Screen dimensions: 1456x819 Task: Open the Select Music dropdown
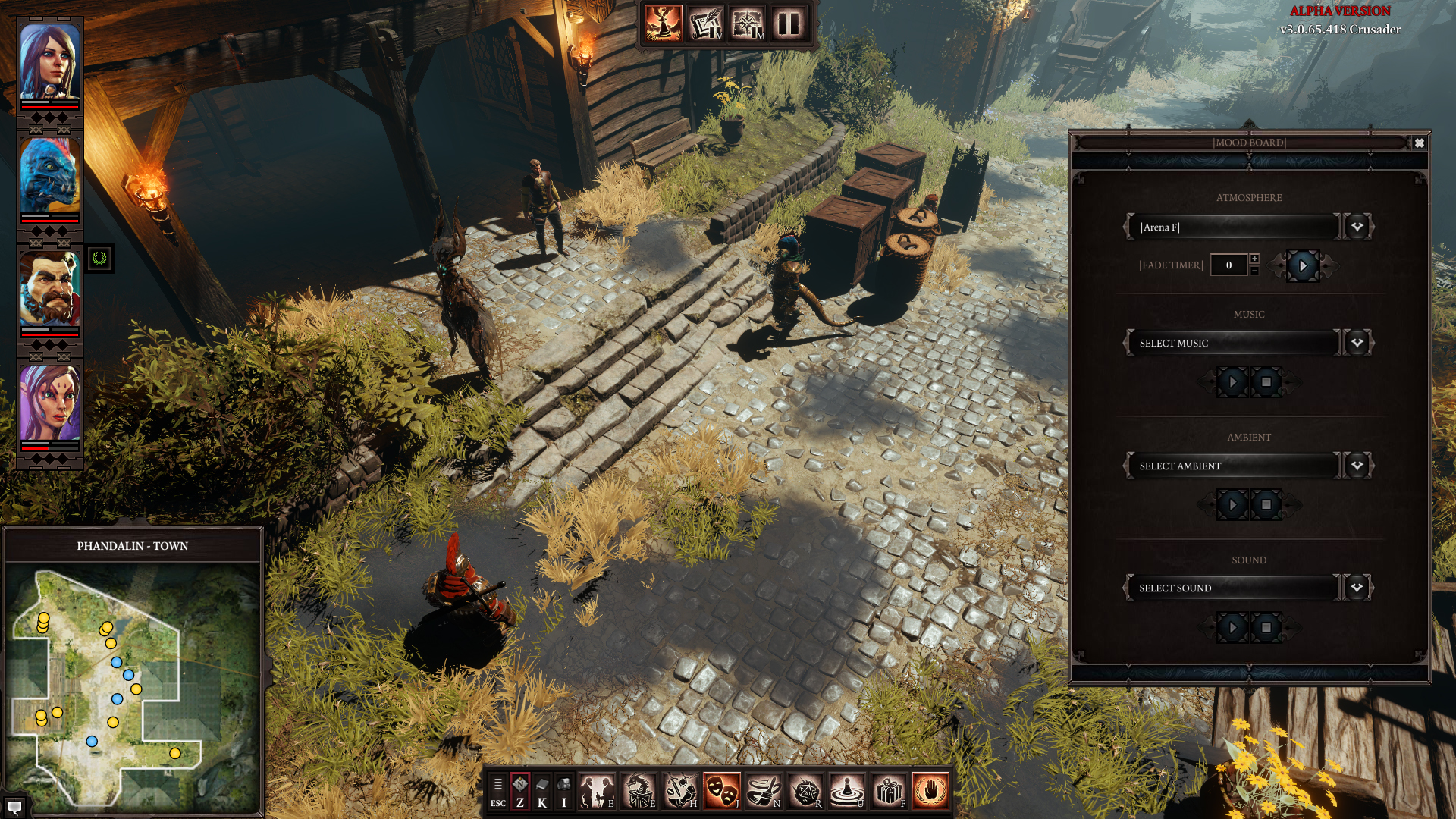pos(1357,343)
